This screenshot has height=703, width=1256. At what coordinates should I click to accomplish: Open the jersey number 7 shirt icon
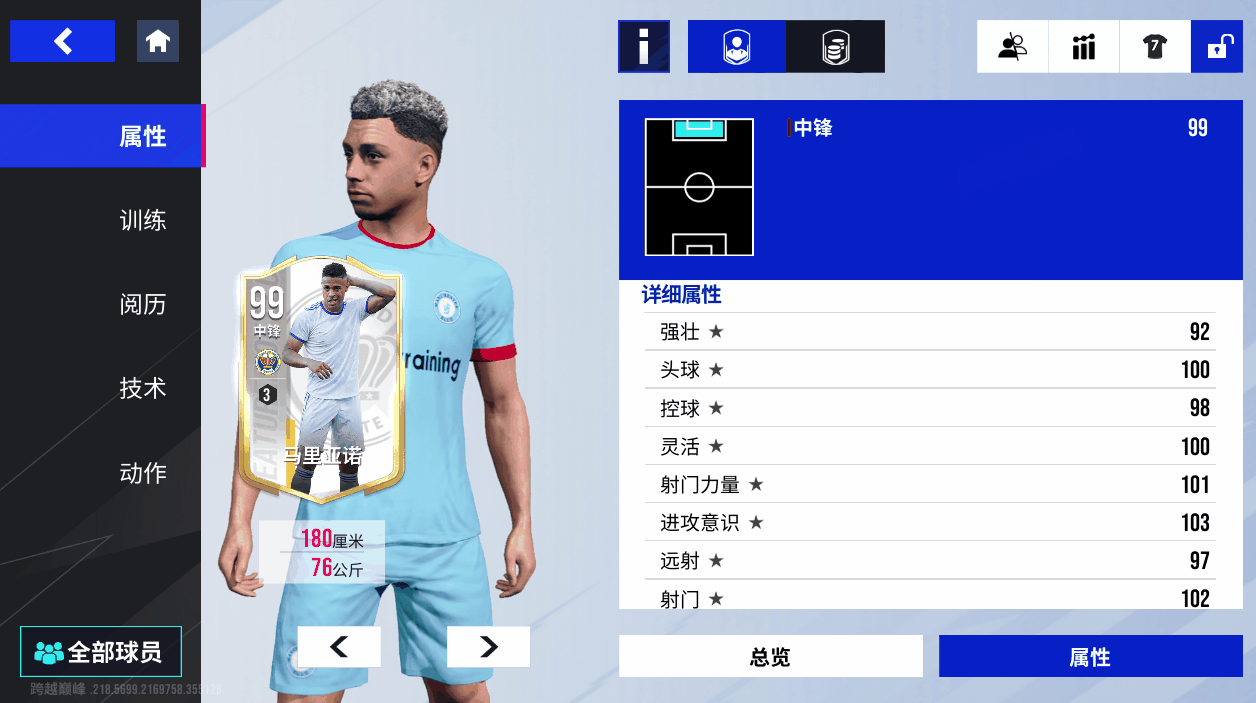[x=1155, y=46]
